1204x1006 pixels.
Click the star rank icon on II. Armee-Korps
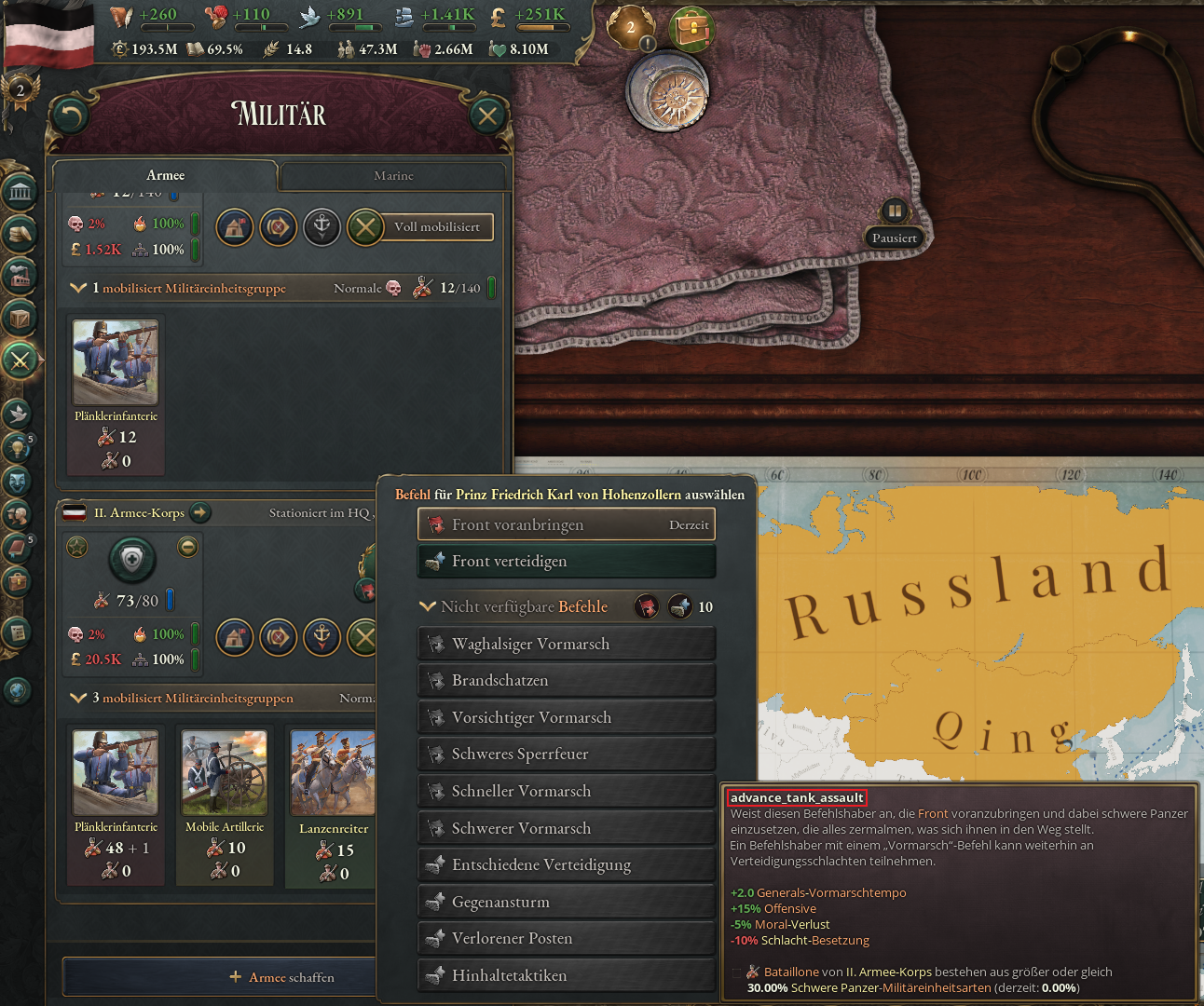click(77, 548)
